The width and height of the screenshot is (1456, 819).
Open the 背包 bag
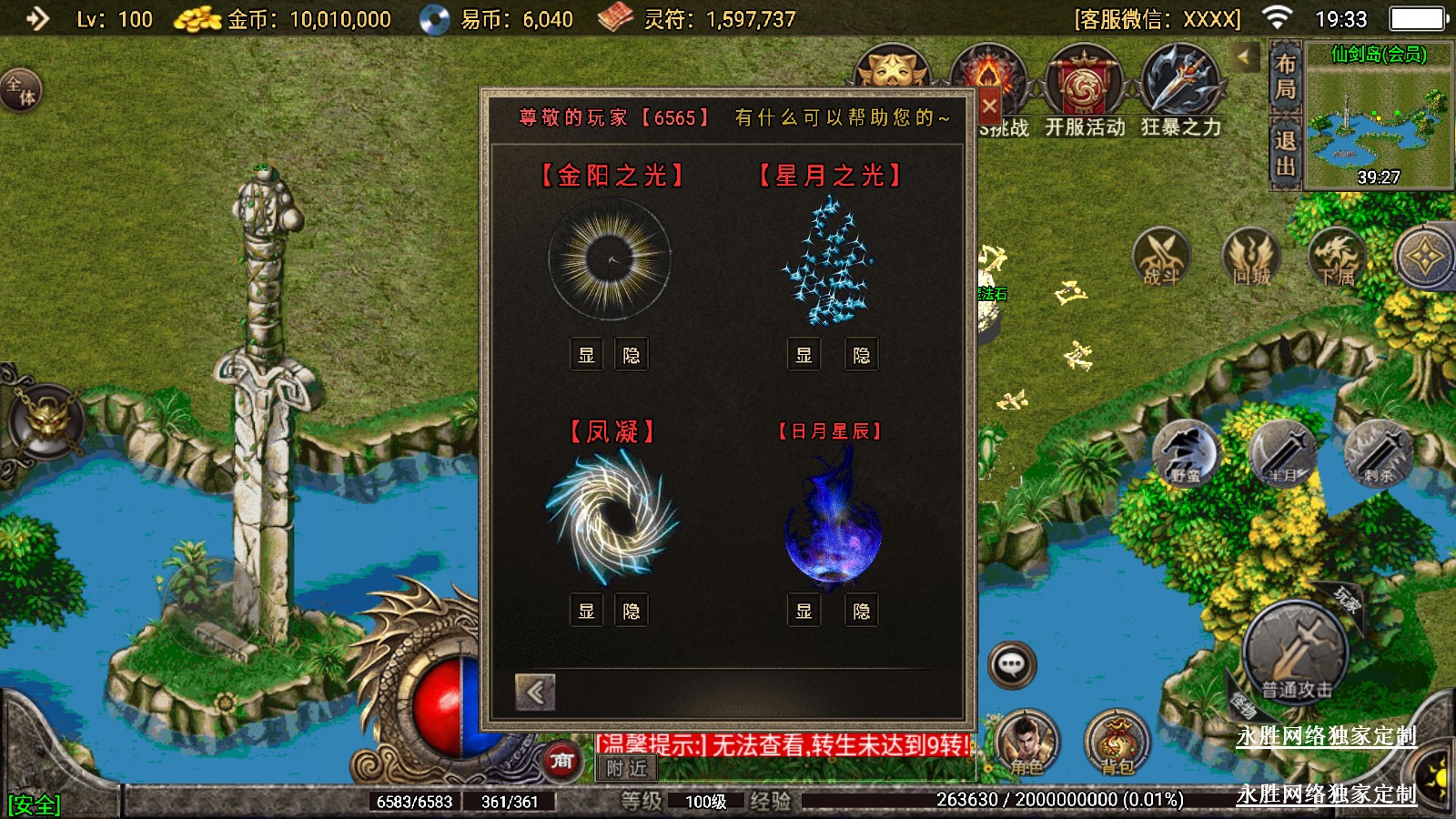click(x=1117, y=743)
